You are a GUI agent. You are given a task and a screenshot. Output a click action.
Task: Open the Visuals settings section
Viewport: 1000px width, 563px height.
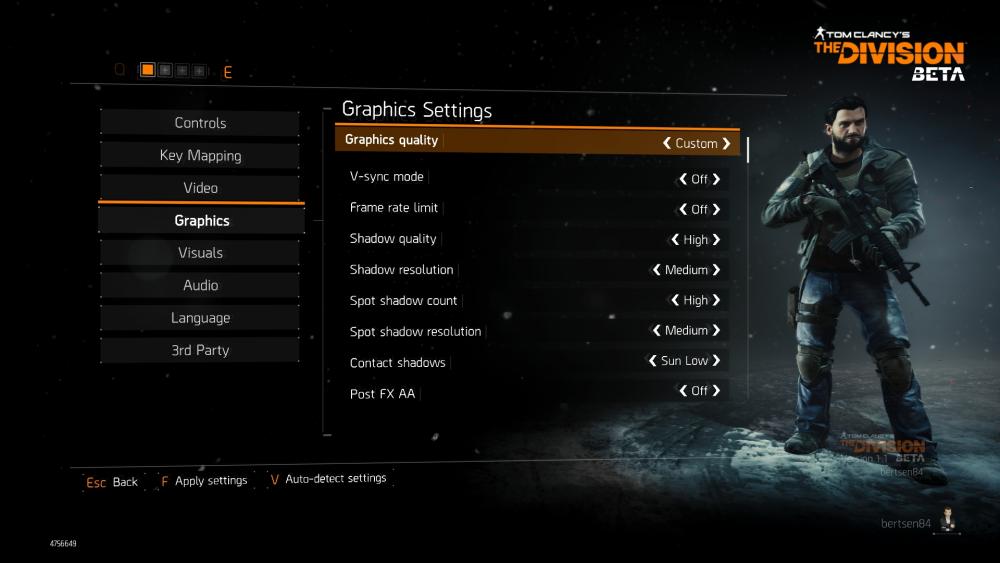point(200,253)
